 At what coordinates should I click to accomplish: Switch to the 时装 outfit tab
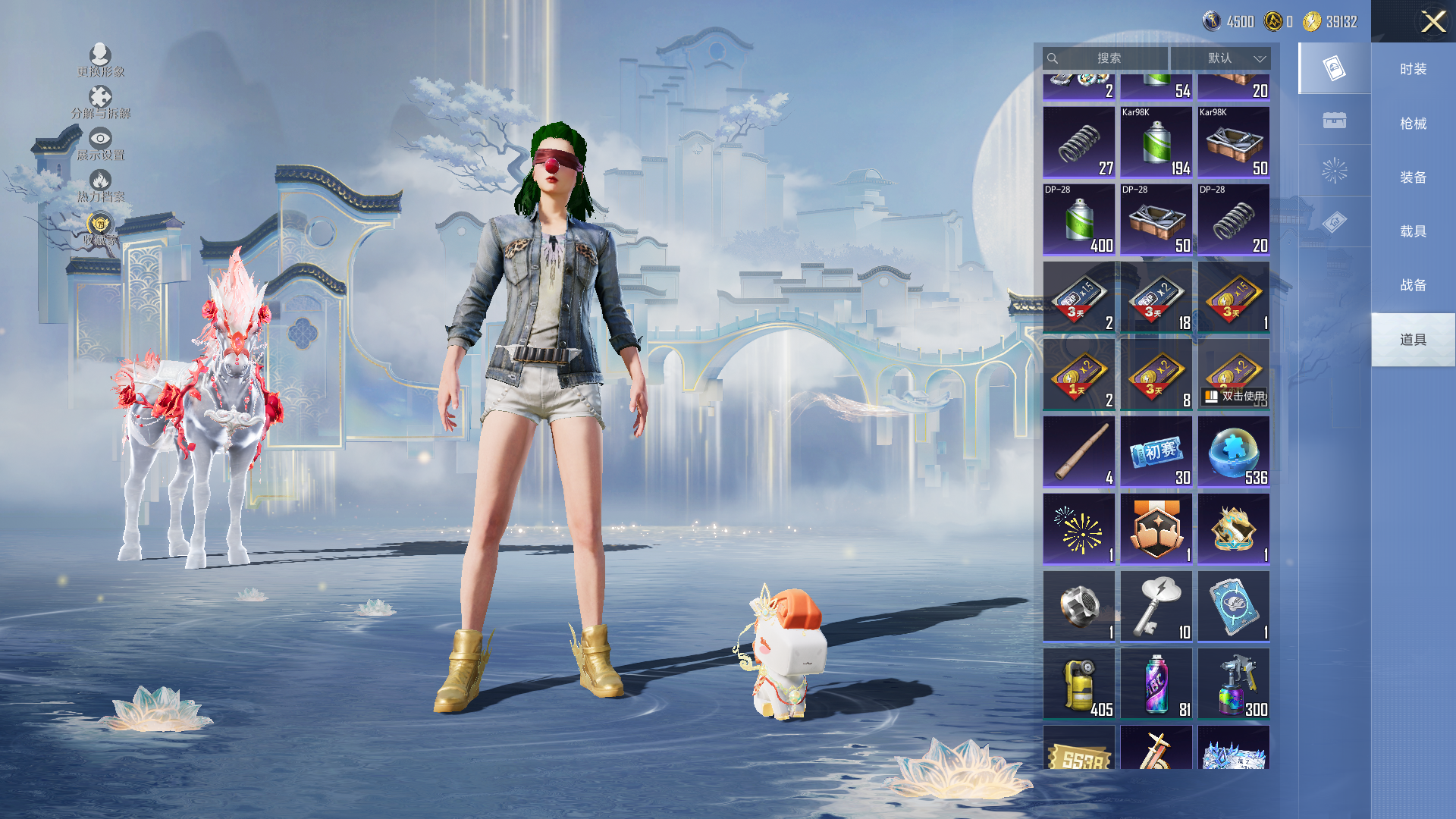pos(1413,69)
